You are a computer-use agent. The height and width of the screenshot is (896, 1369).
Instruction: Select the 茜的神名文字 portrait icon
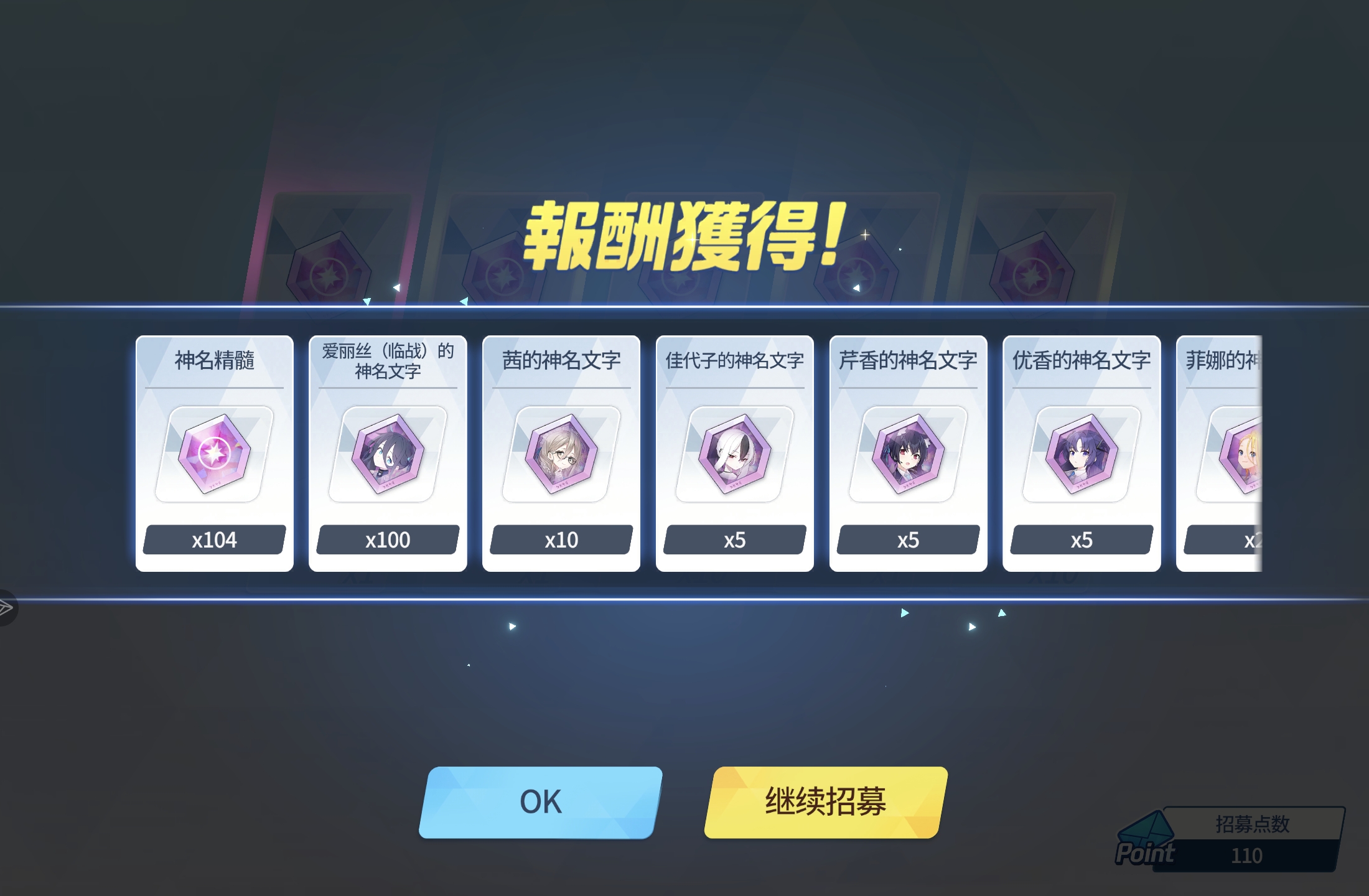click(560, 455)
